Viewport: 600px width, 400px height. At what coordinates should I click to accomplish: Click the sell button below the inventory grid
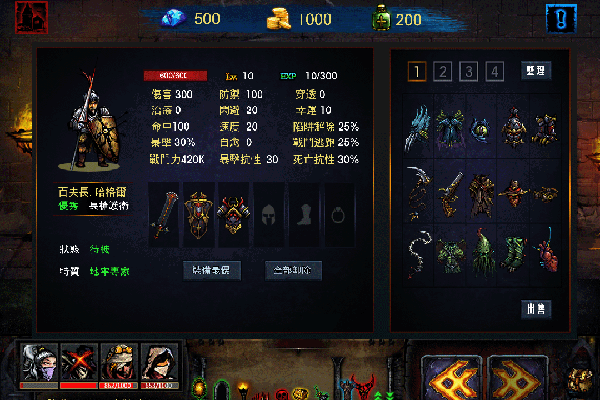click(536, 309)
